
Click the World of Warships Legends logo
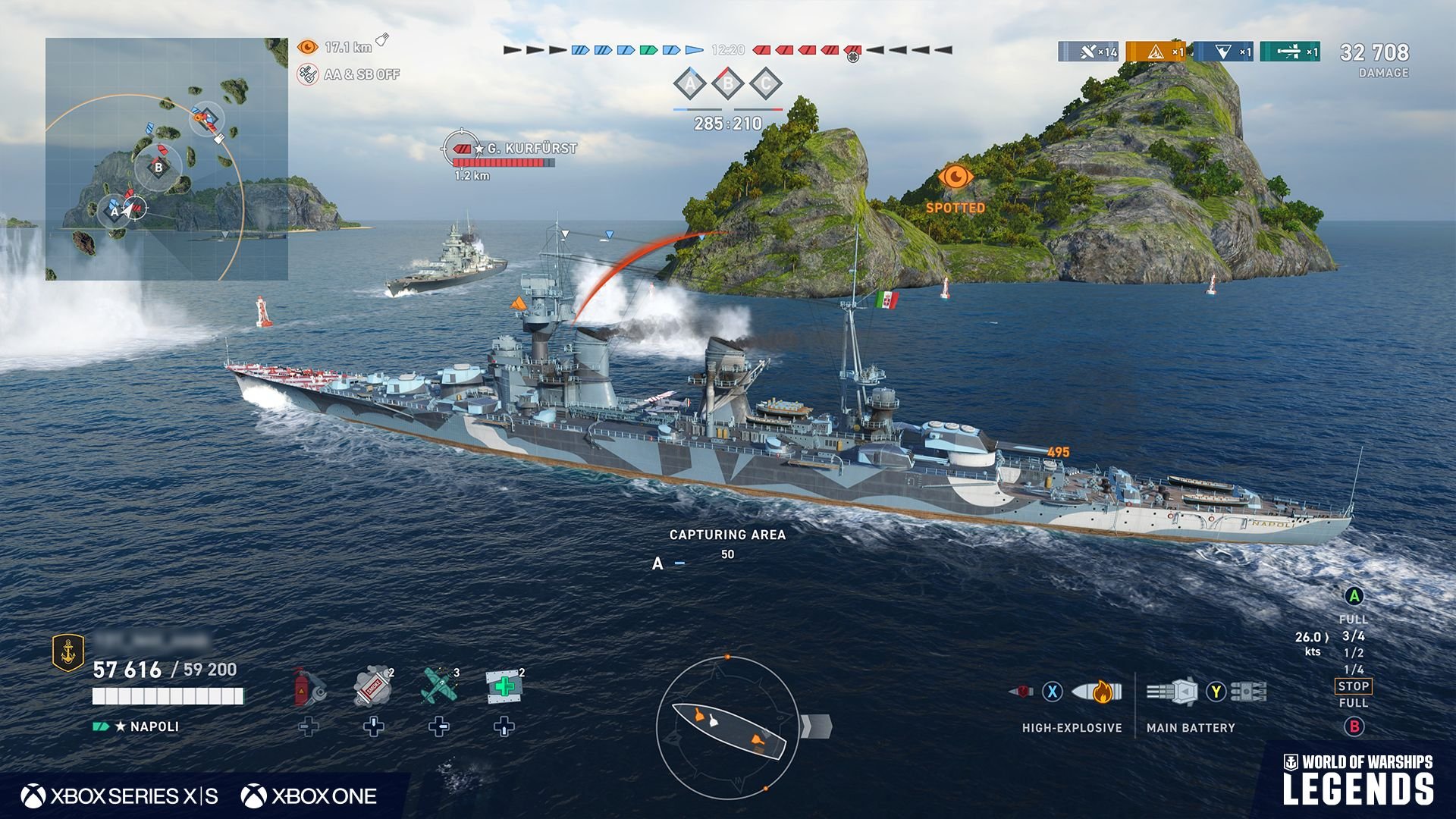click(x=1357, y=780)
